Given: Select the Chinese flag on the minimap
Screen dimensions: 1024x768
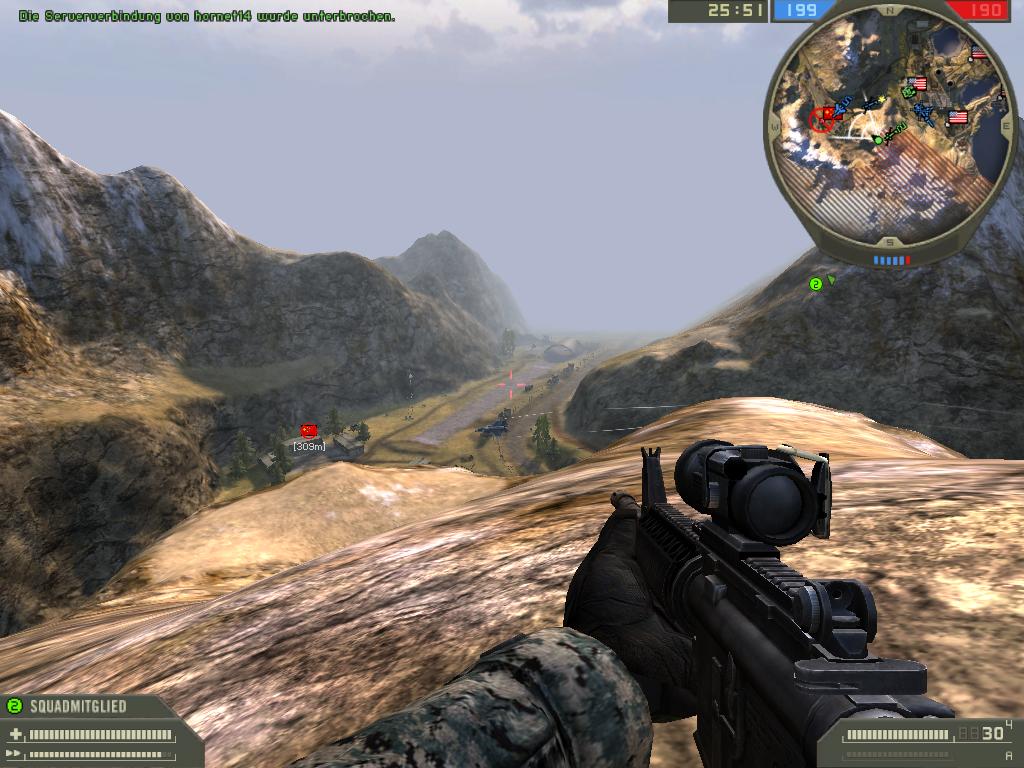Looking at the screenshot, I should click(x=828, y=114).
